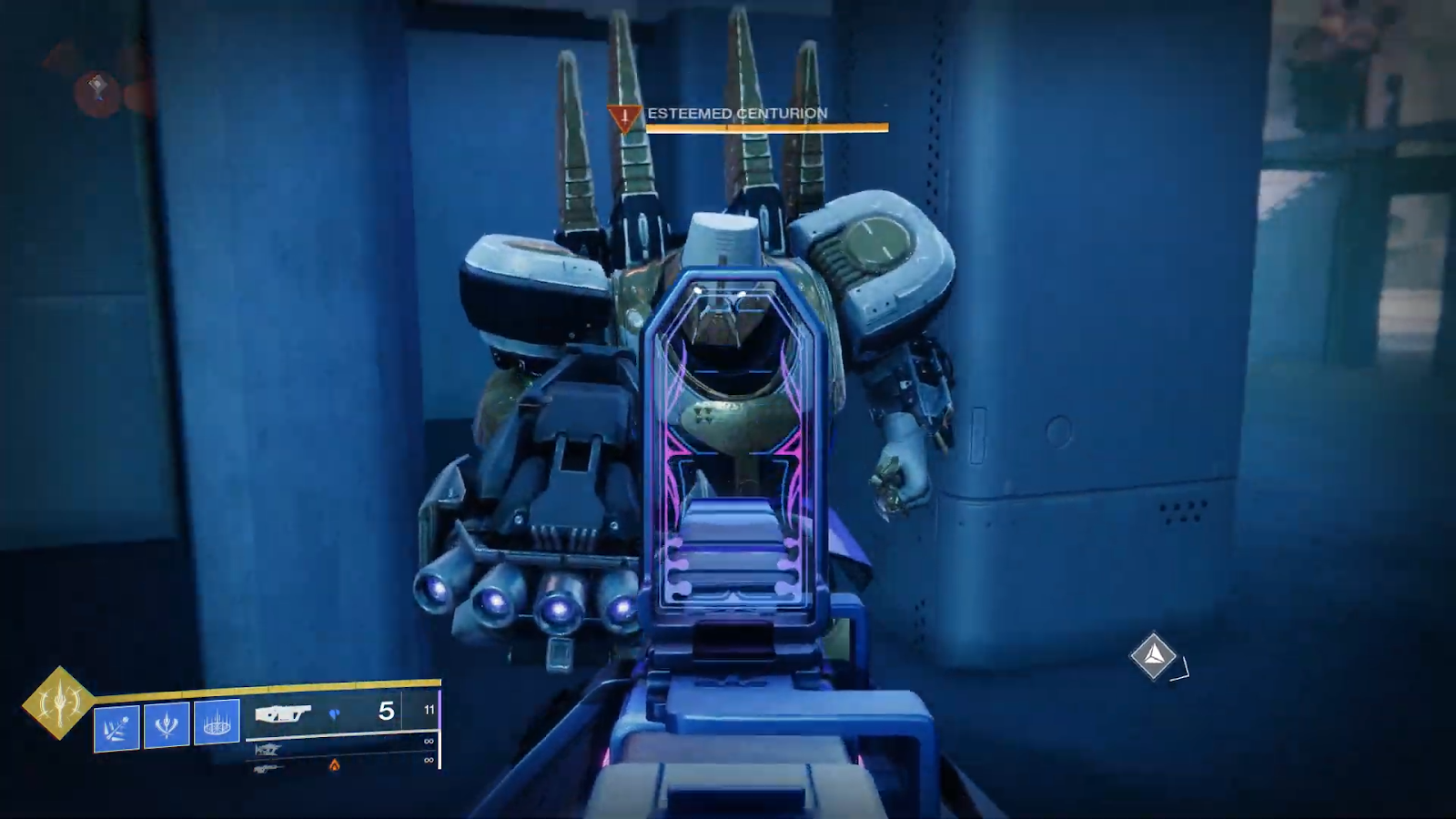The image size is (1456, 819).
Task: Click the faded radar in the corner
Action: 98,87
